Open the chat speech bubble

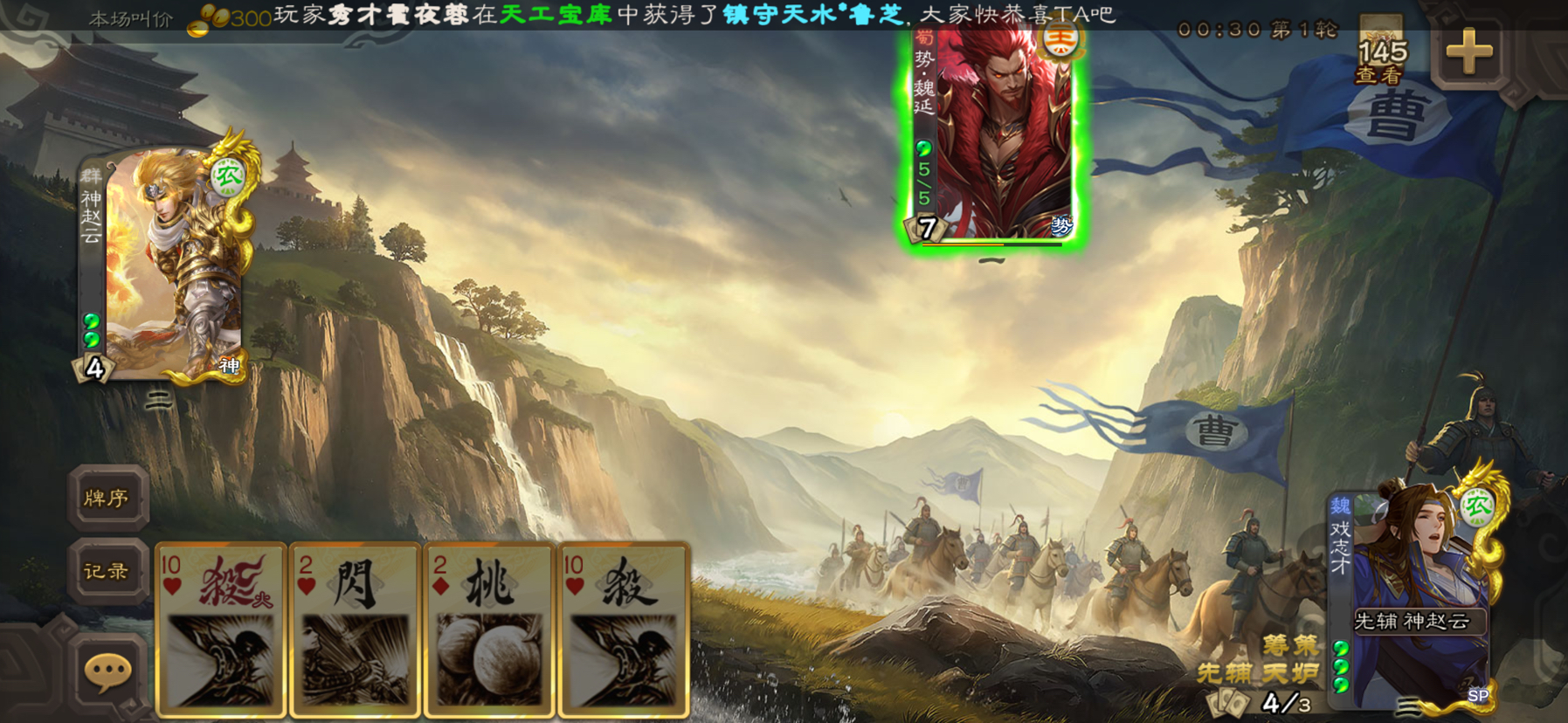pyautogui.click(x=107, y=671)
